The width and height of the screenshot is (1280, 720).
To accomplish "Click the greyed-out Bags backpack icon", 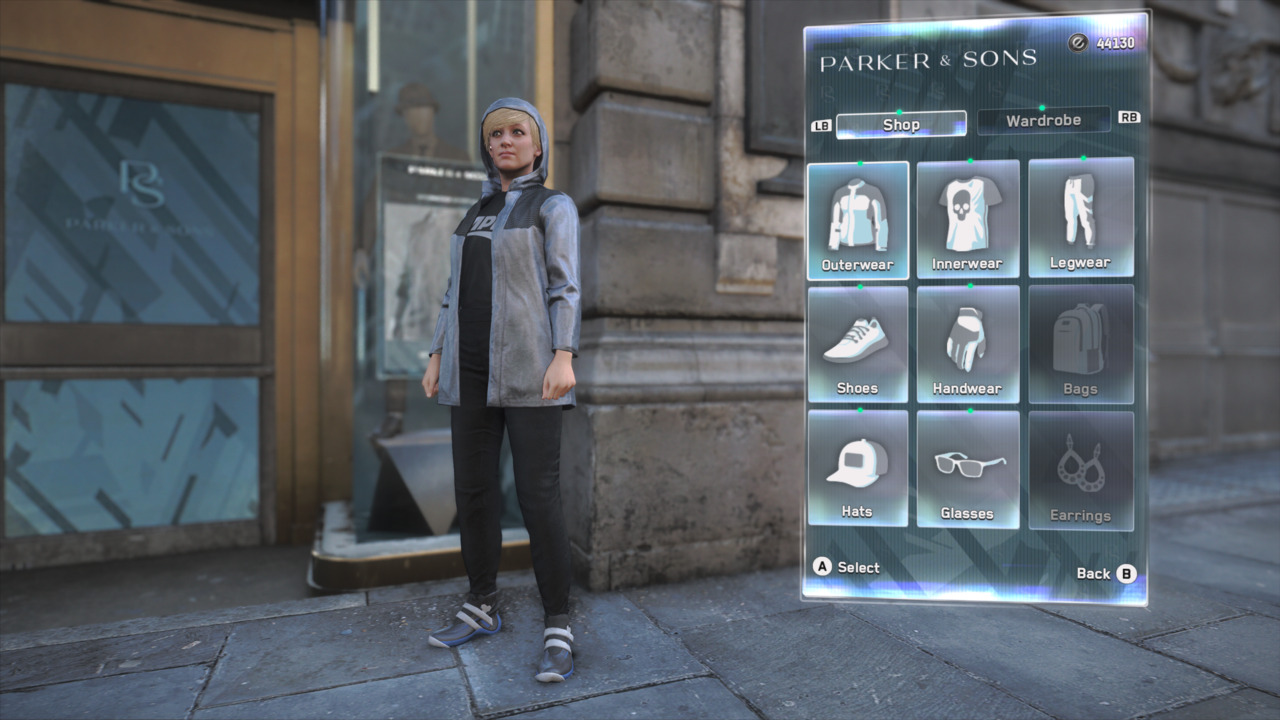I will tap(1081, 340).
